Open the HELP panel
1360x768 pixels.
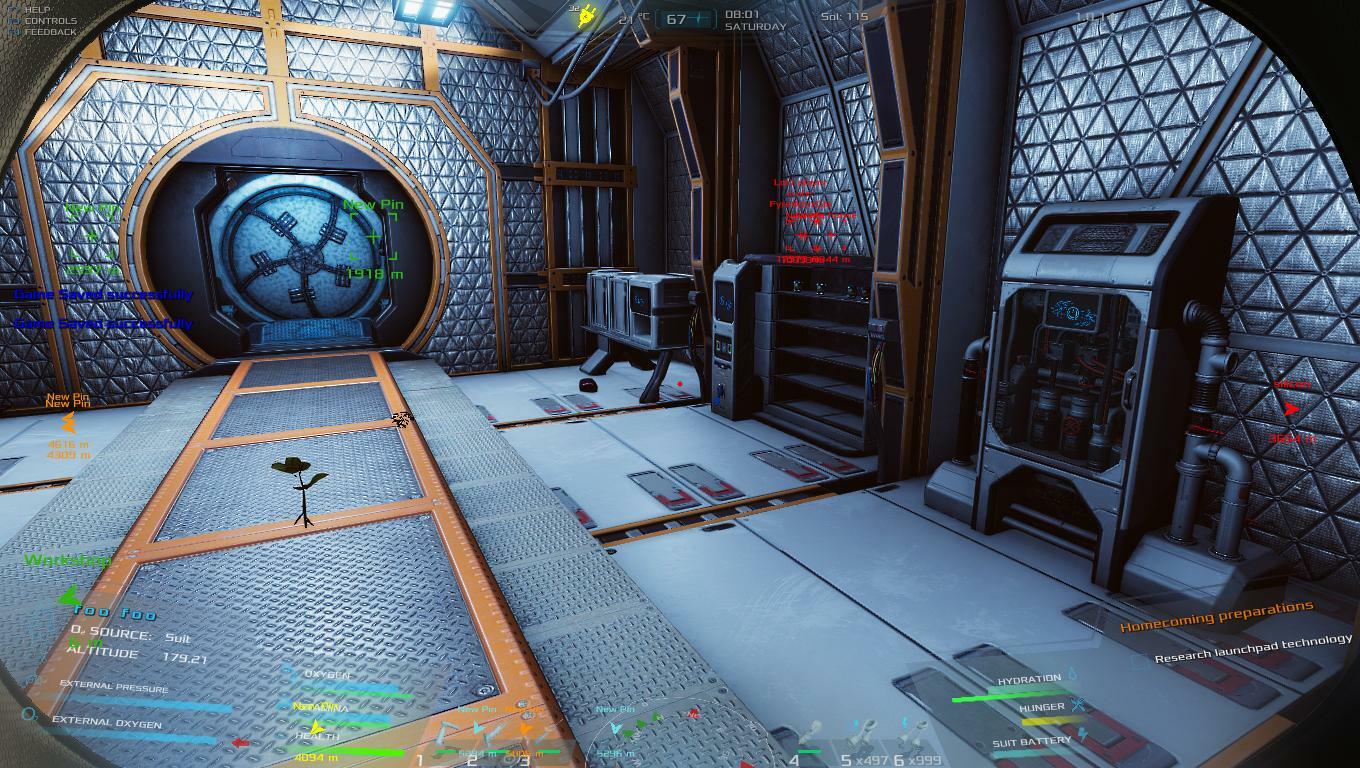[37, 9]
